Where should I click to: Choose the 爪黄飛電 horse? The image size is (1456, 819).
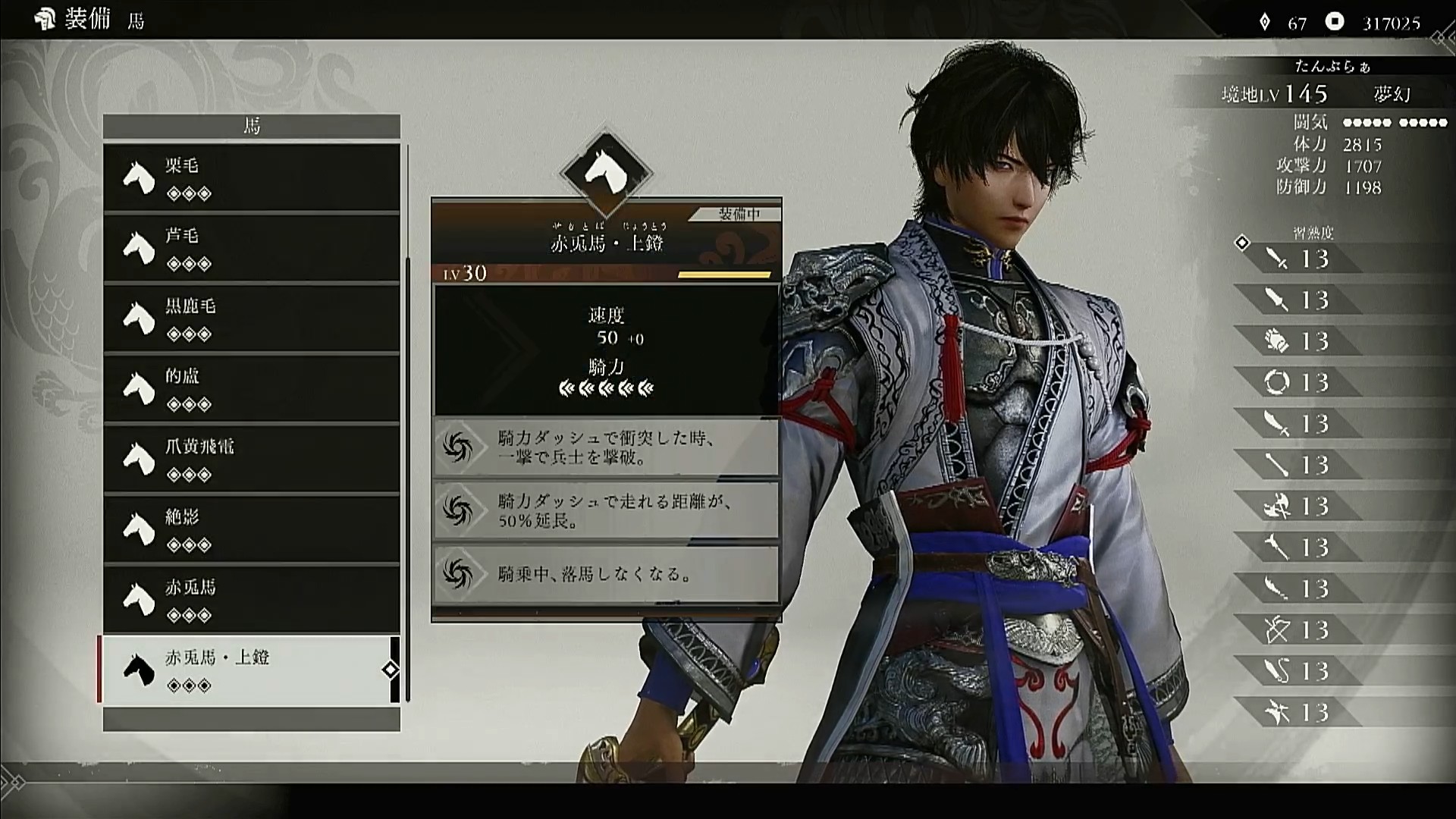pos(251,459)
